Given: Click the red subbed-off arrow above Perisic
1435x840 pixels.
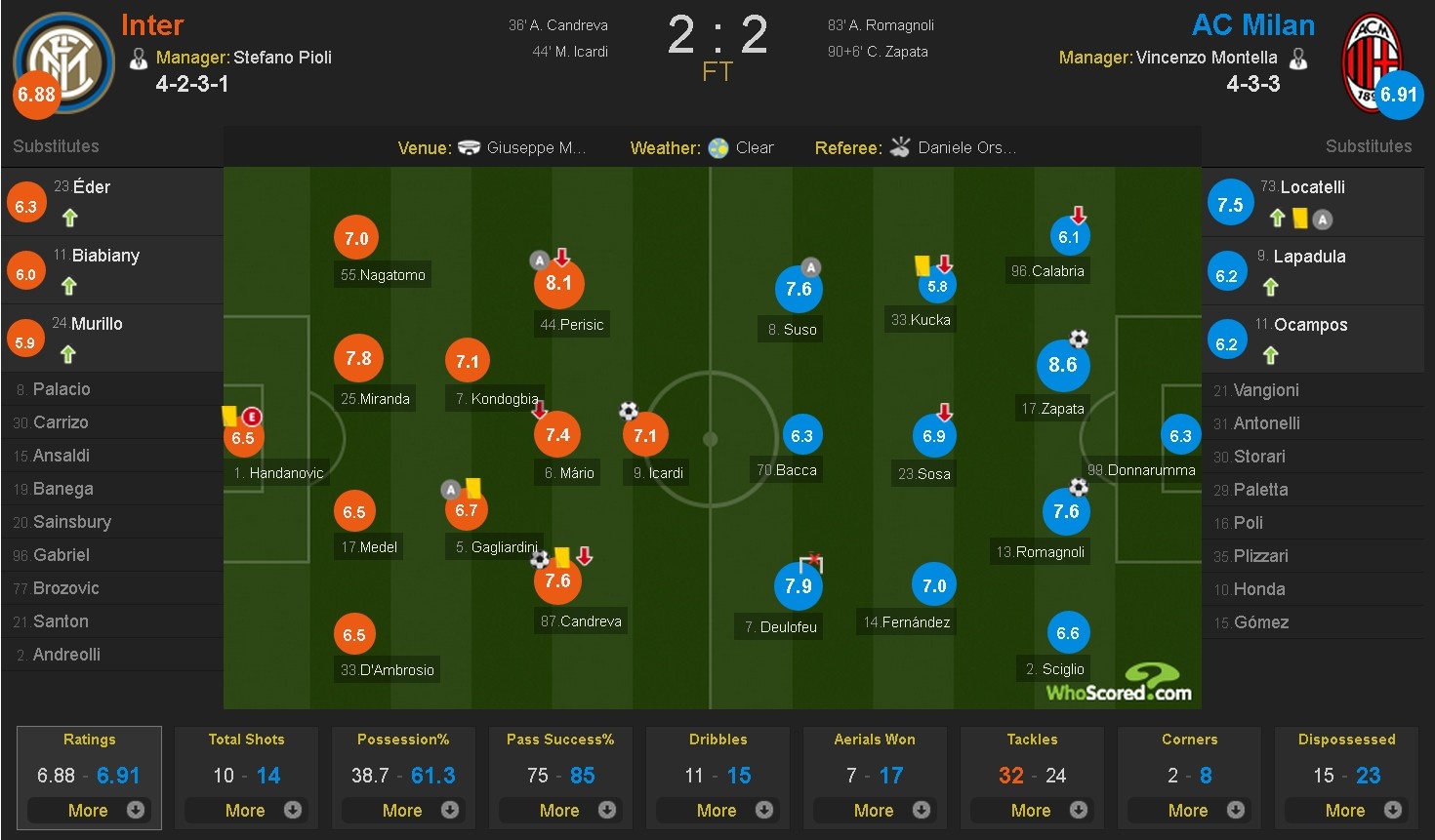Looking at the screenshot, I should [561, 256].
